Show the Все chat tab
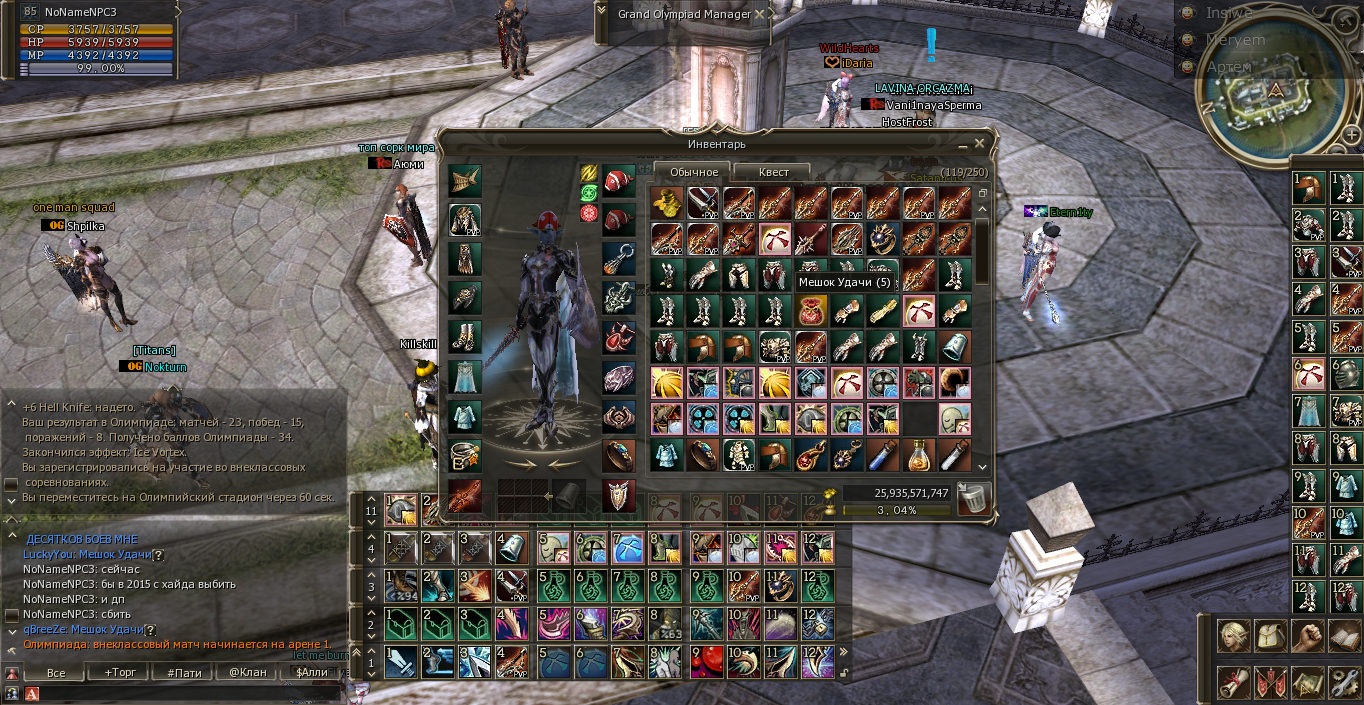 pyautogui.click(x=57, y=672)
